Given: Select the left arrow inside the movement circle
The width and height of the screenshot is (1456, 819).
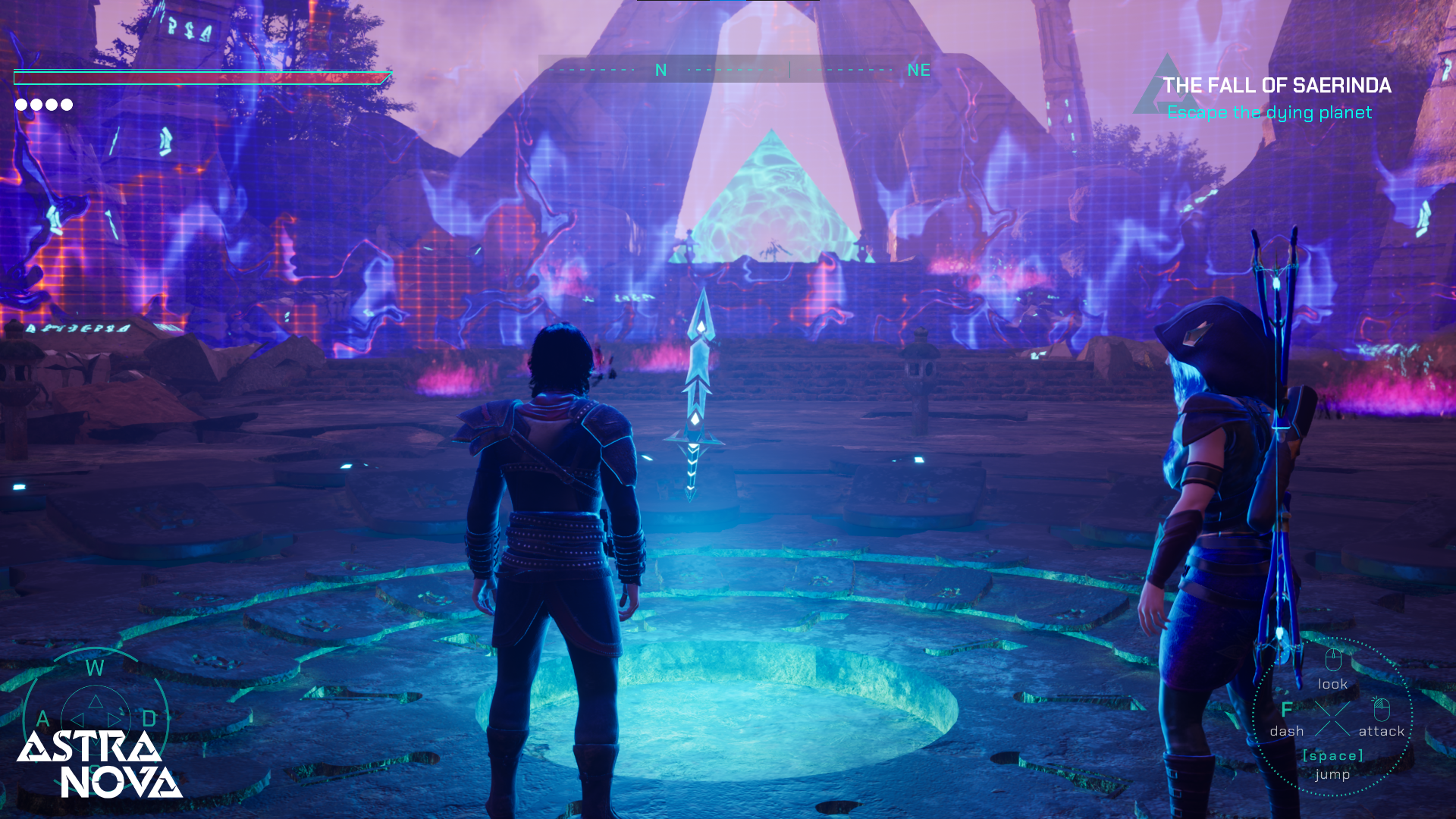Looking at the screenshot, I should (78, 720).
